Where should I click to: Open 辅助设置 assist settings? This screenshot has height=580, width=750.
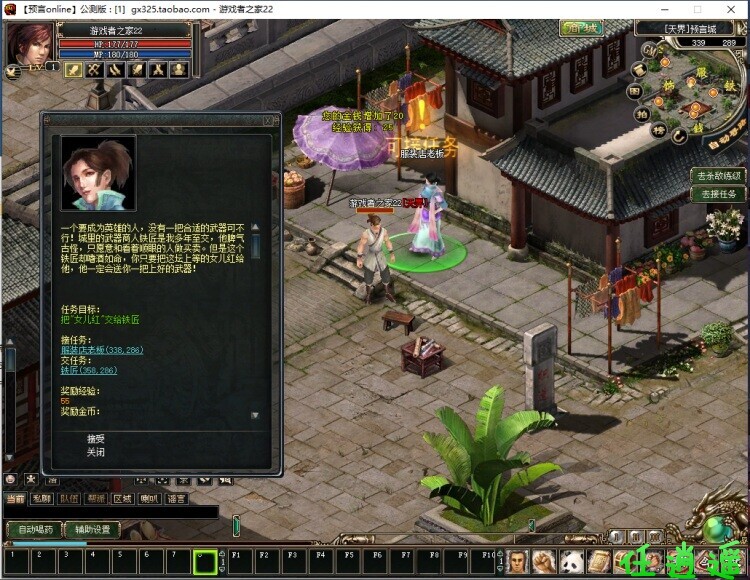pos(93,529)
